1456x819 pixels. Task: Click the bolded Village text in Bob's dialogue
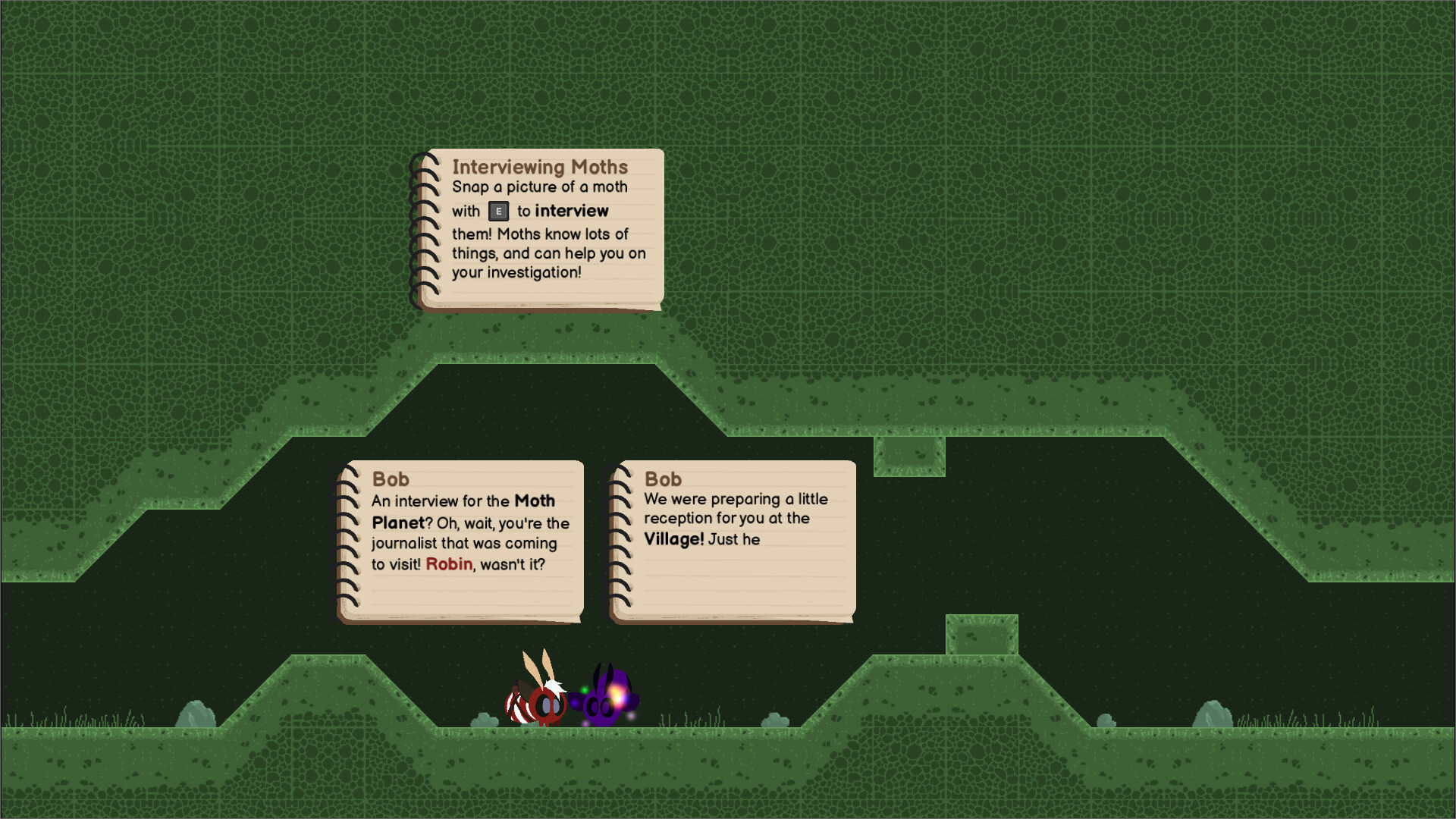(675, 539)
